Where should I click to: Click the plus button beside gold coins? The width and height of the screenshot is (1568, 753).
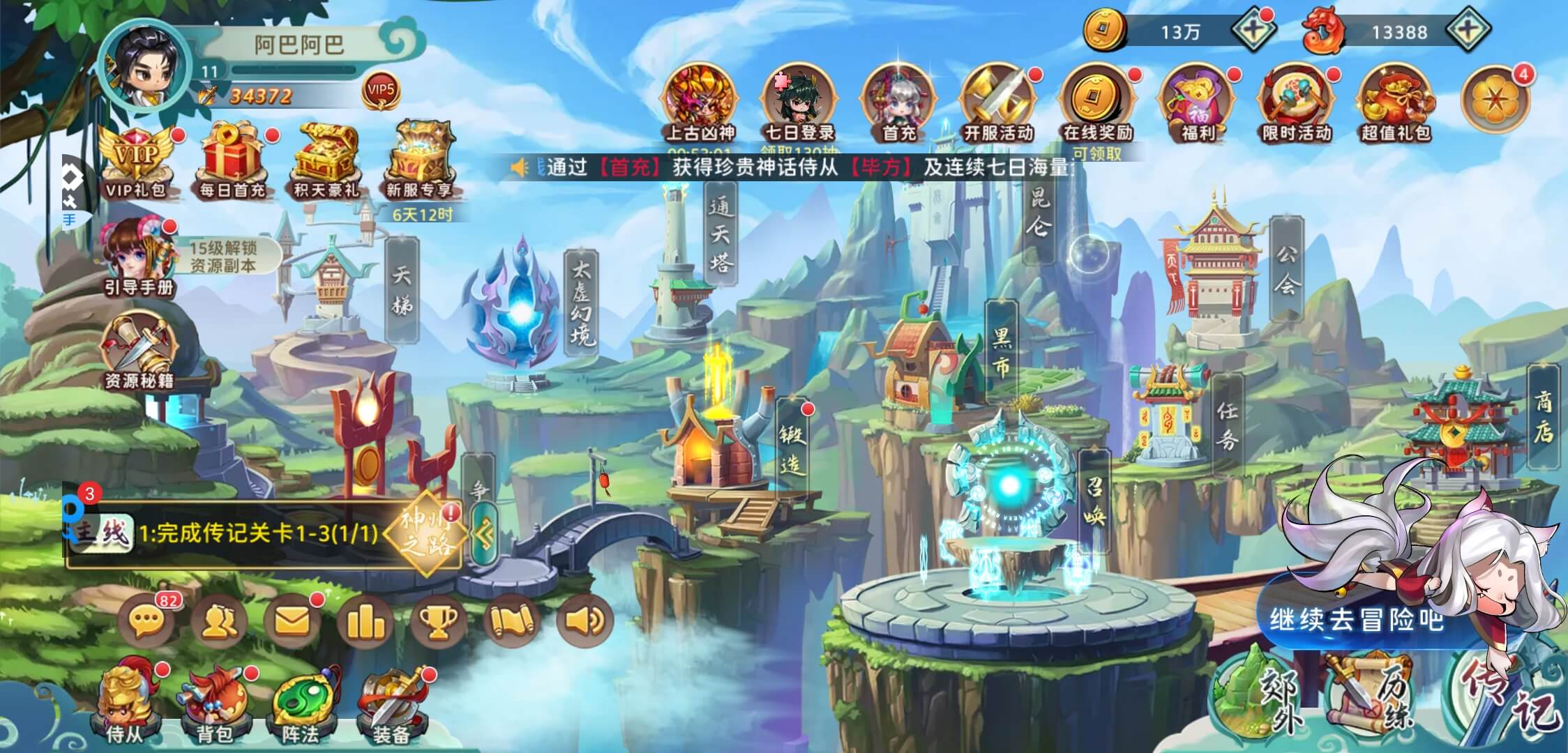(x=1253, y=31)
